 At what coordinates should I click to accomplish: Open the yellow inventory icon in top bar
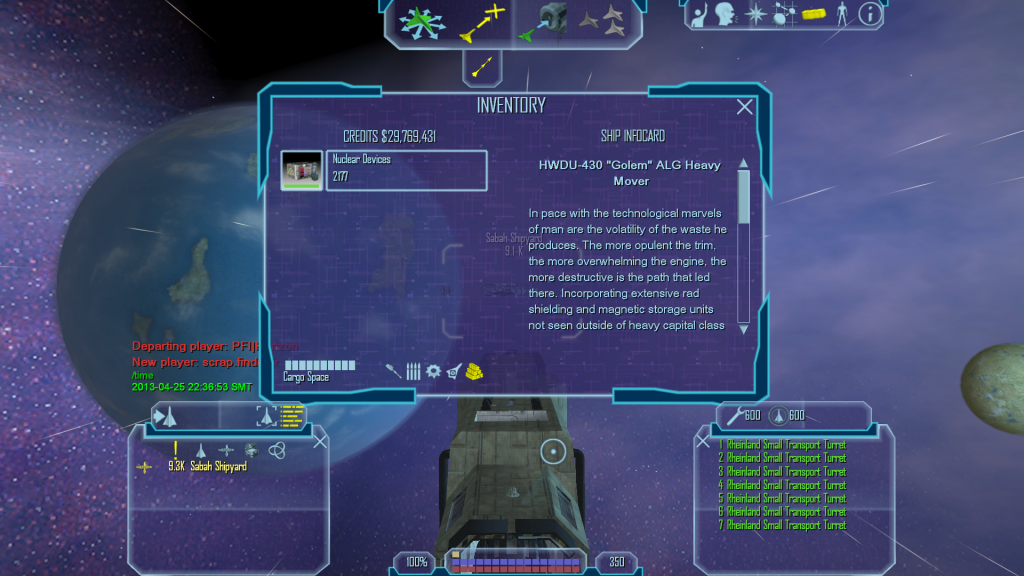(x=812, y=14)
